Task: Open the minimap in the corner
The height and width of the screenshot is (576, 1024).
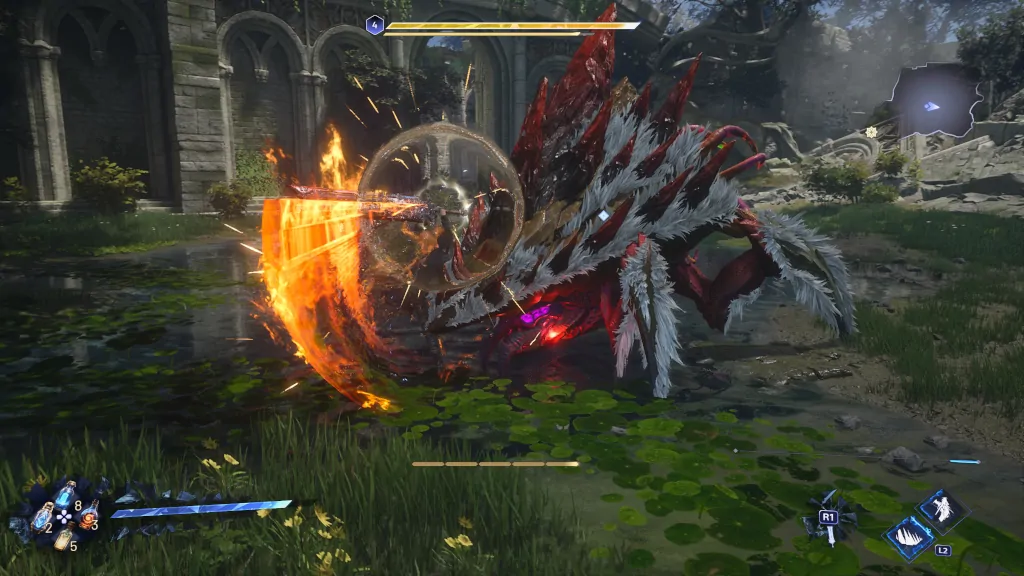Action: coord(936,100)
